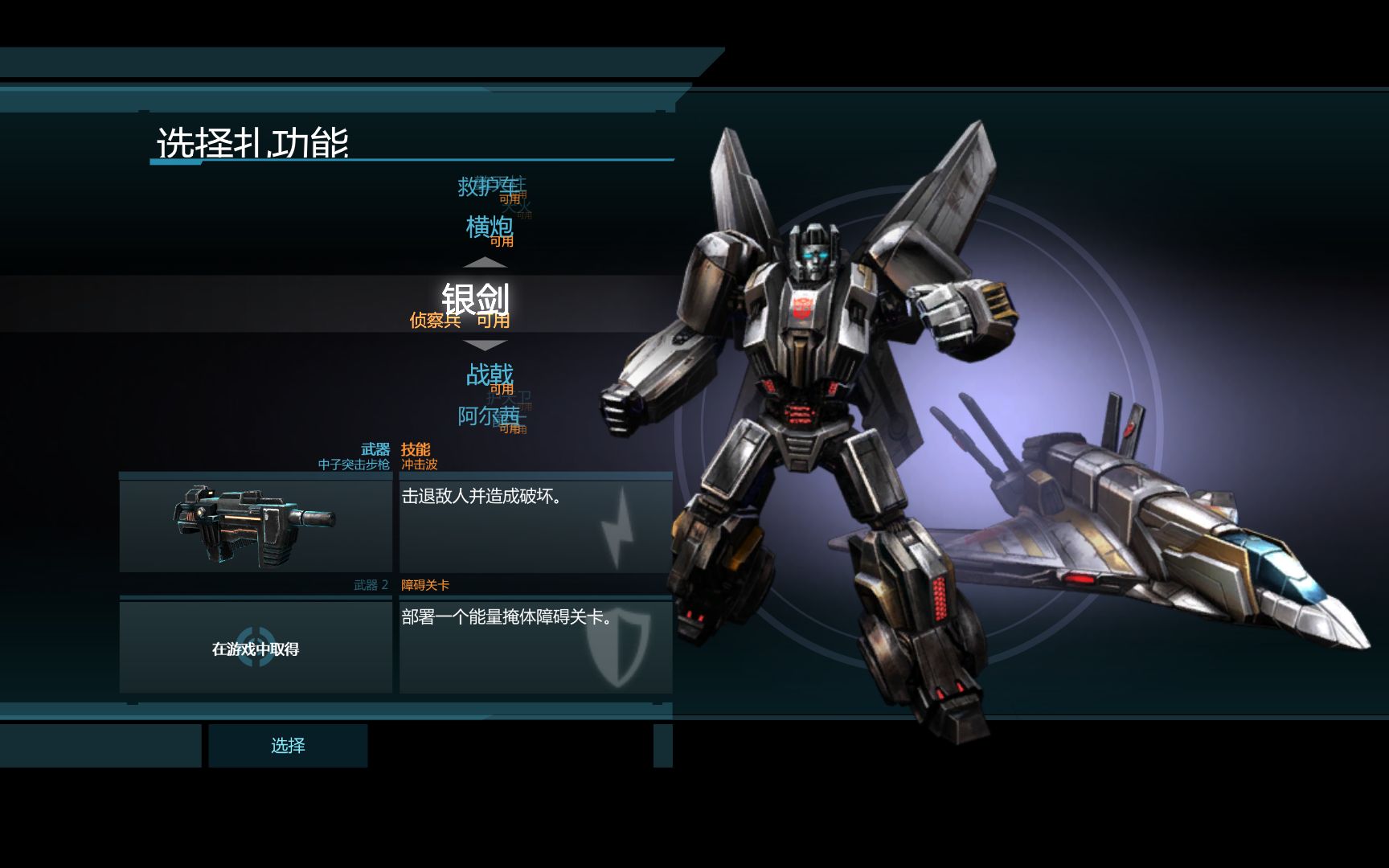Choose the character 横炮 from the list

(x=489, y=227)
